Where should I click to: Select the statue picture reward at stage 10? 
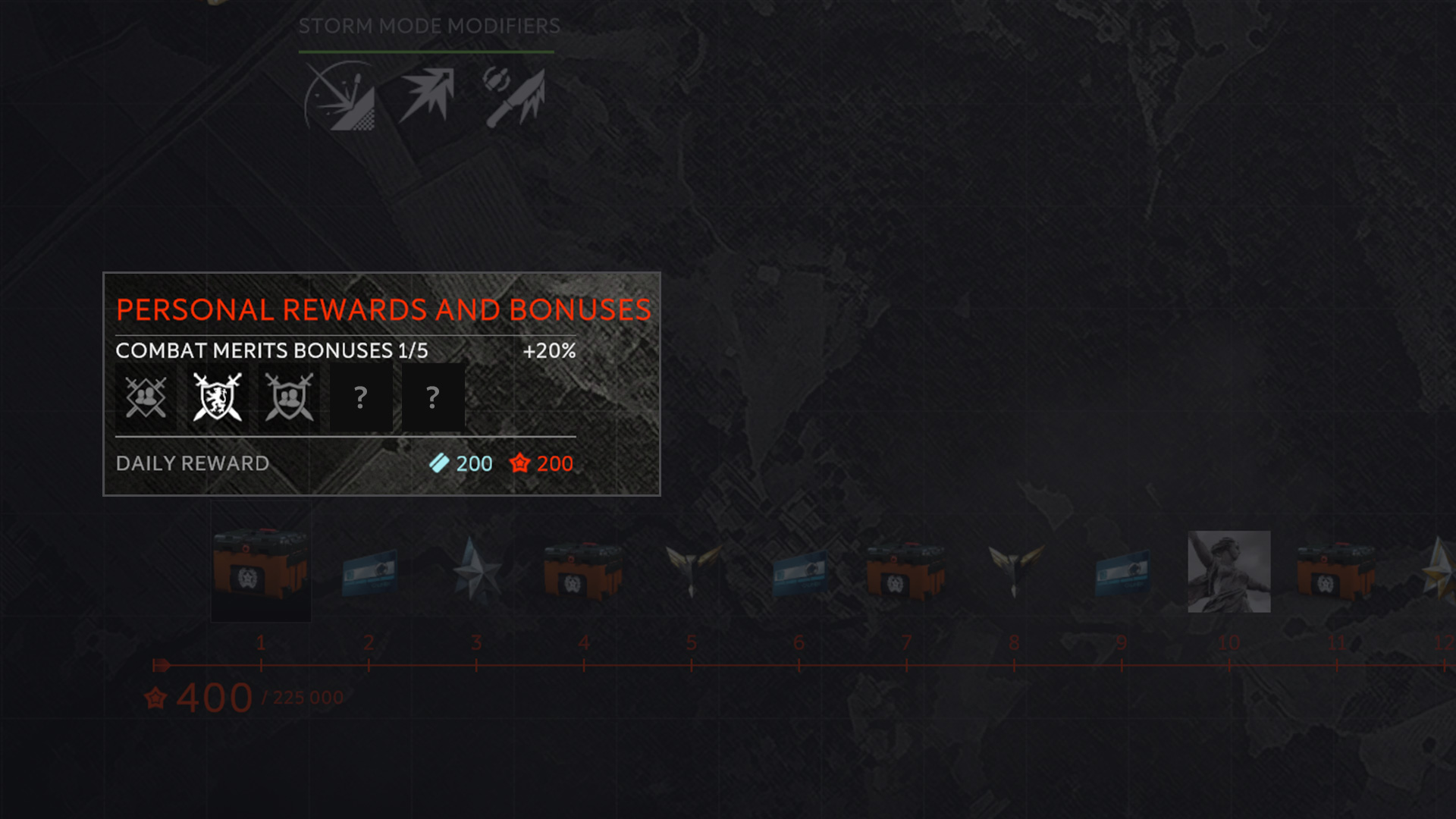tap(1229, 571)
